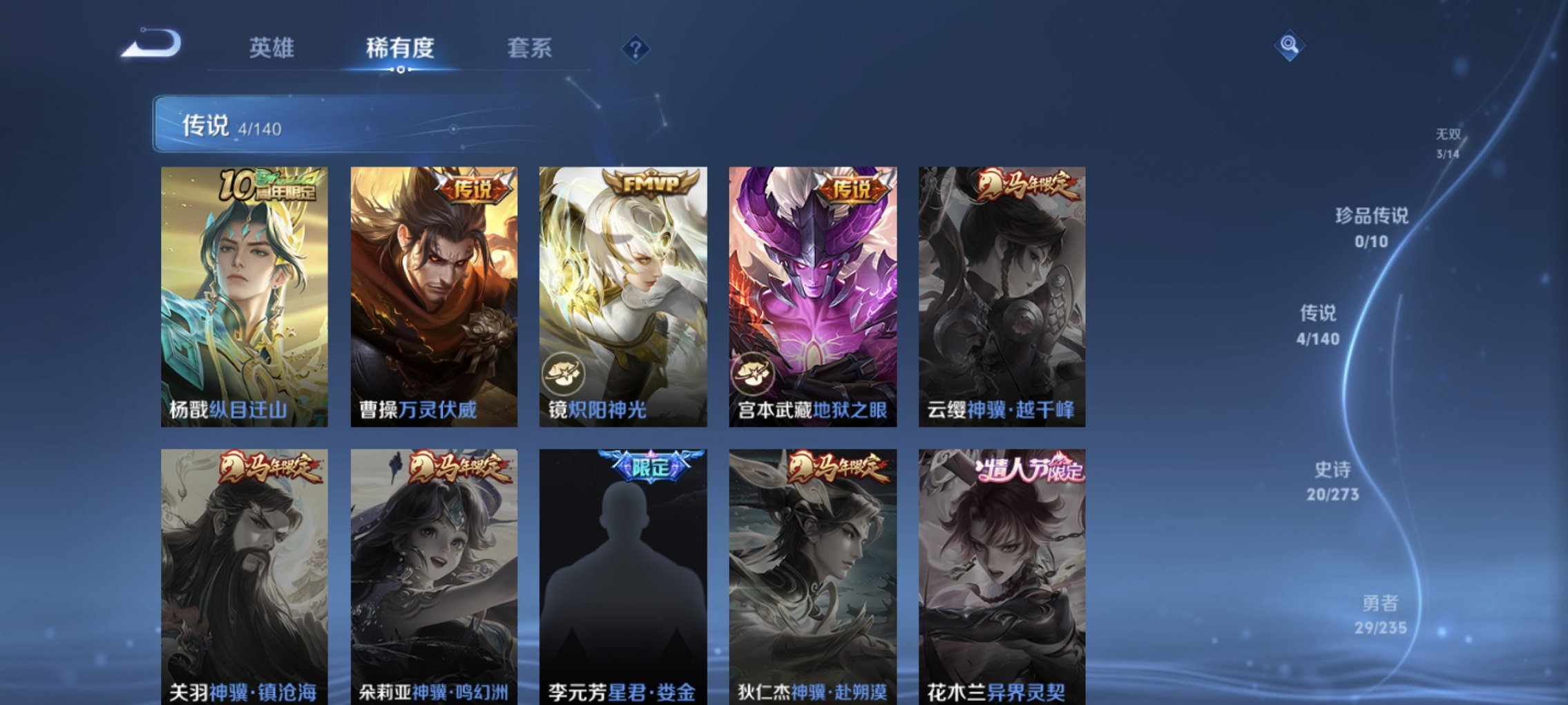Screen dimensions: 1568x705
Task: Select the 稀有度 tab
Action: click(x=399, y=47)
